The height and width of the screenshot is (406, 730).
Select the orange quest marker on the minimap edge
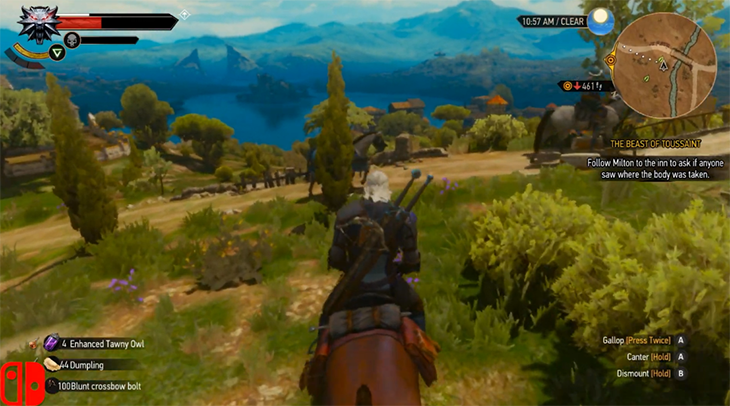coord(611,60)
